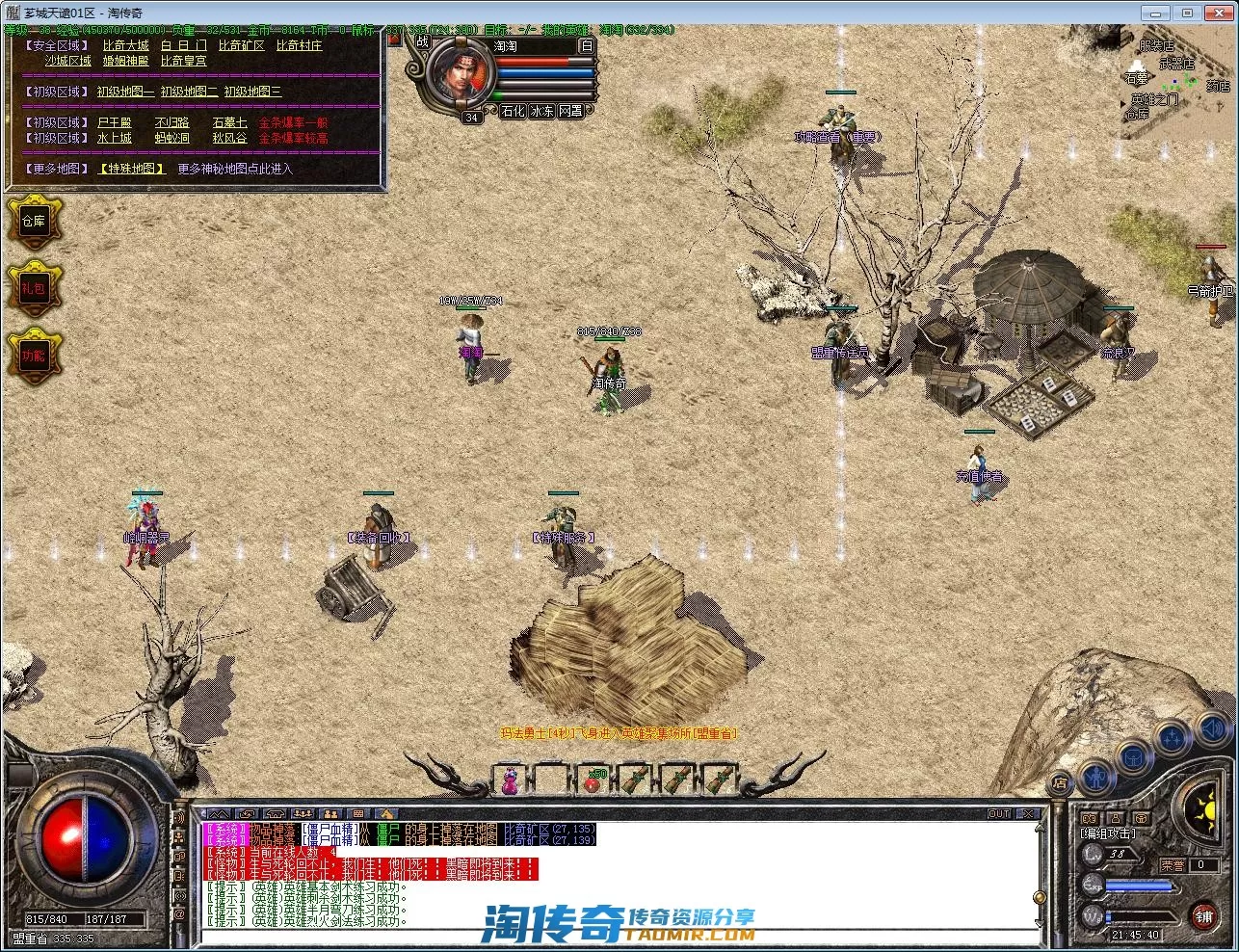
Task: Choose the 沙城区域 destination link
Action: point(67,61)
